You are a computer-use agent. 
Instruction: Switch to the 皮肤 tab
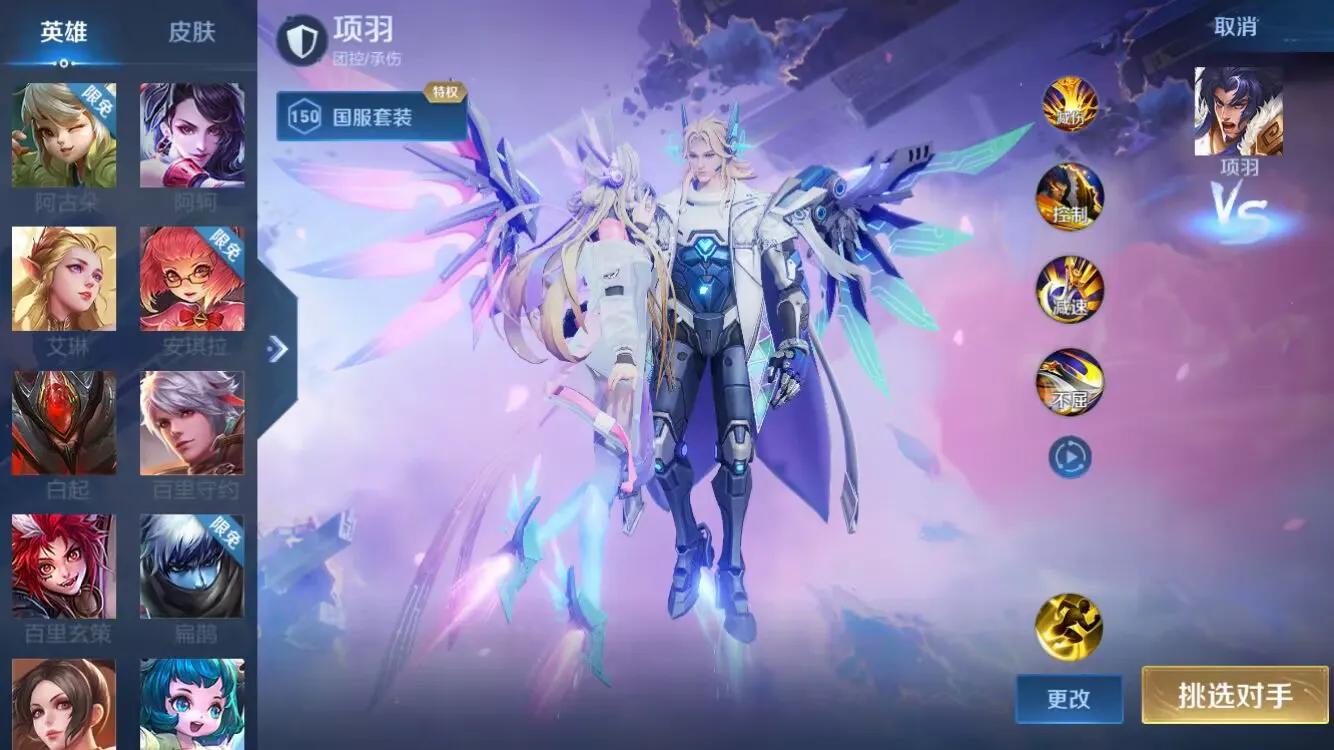click(x=191, y=32)
